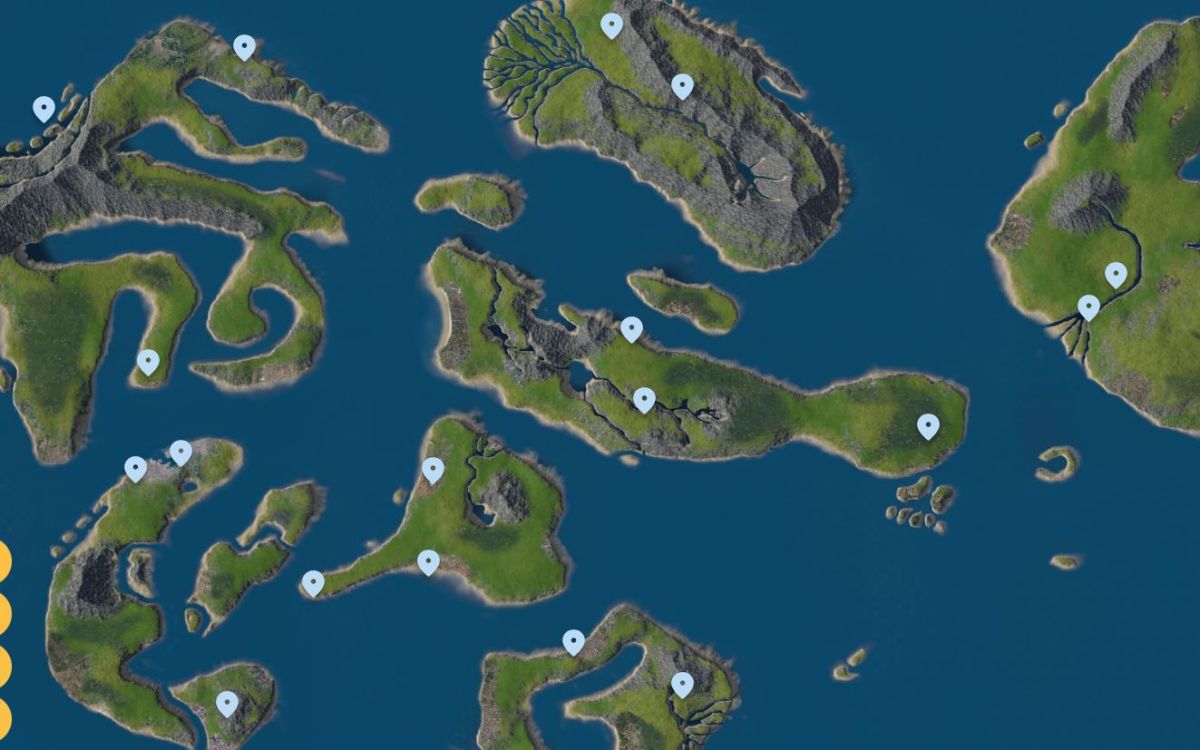Select the pin on the smallest southwestern islet
1200x750 pixels.
click(x=227, y=703)
